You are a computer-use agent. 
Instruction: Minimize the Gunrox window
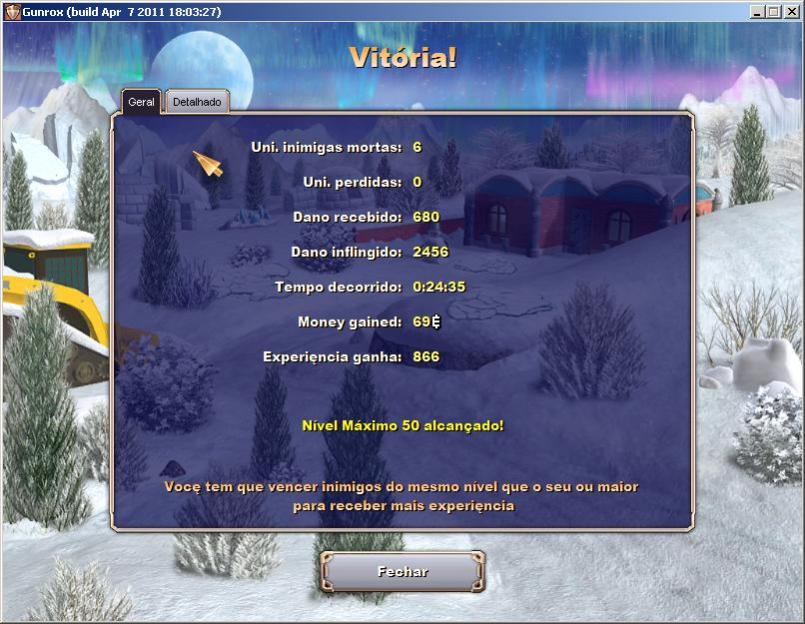click(757, 11)
